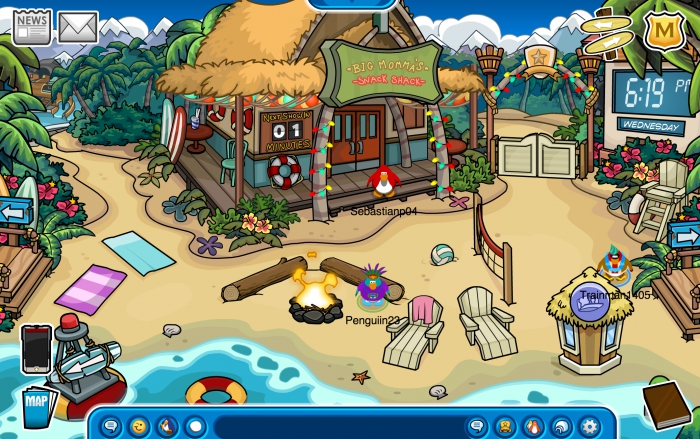Open the penguin actions menu

coord(166,426)
